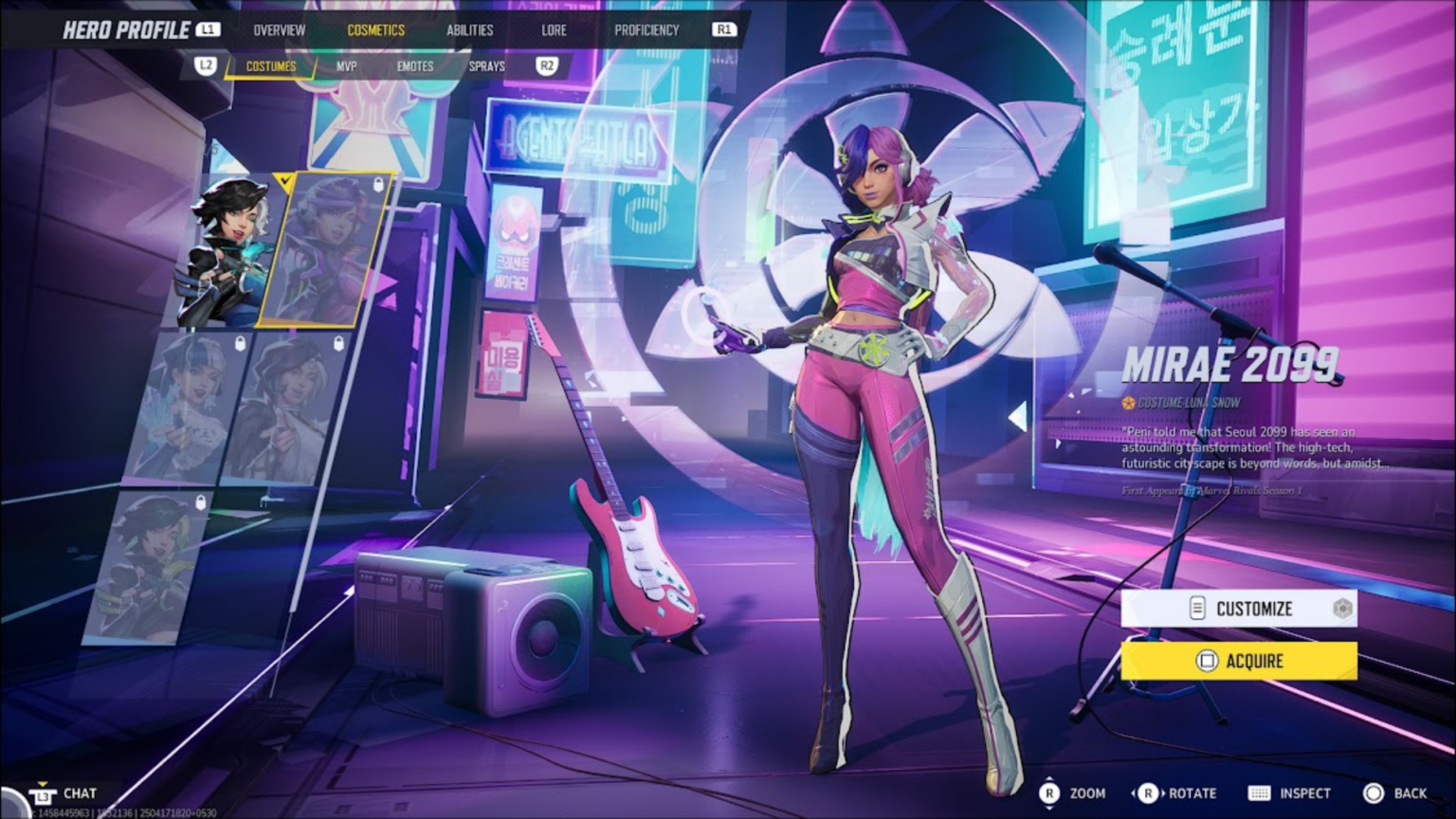Click the Inspect grid icon in the bottom bar
Viewport: 1456px width, 819px height.
click(1259, 793)
